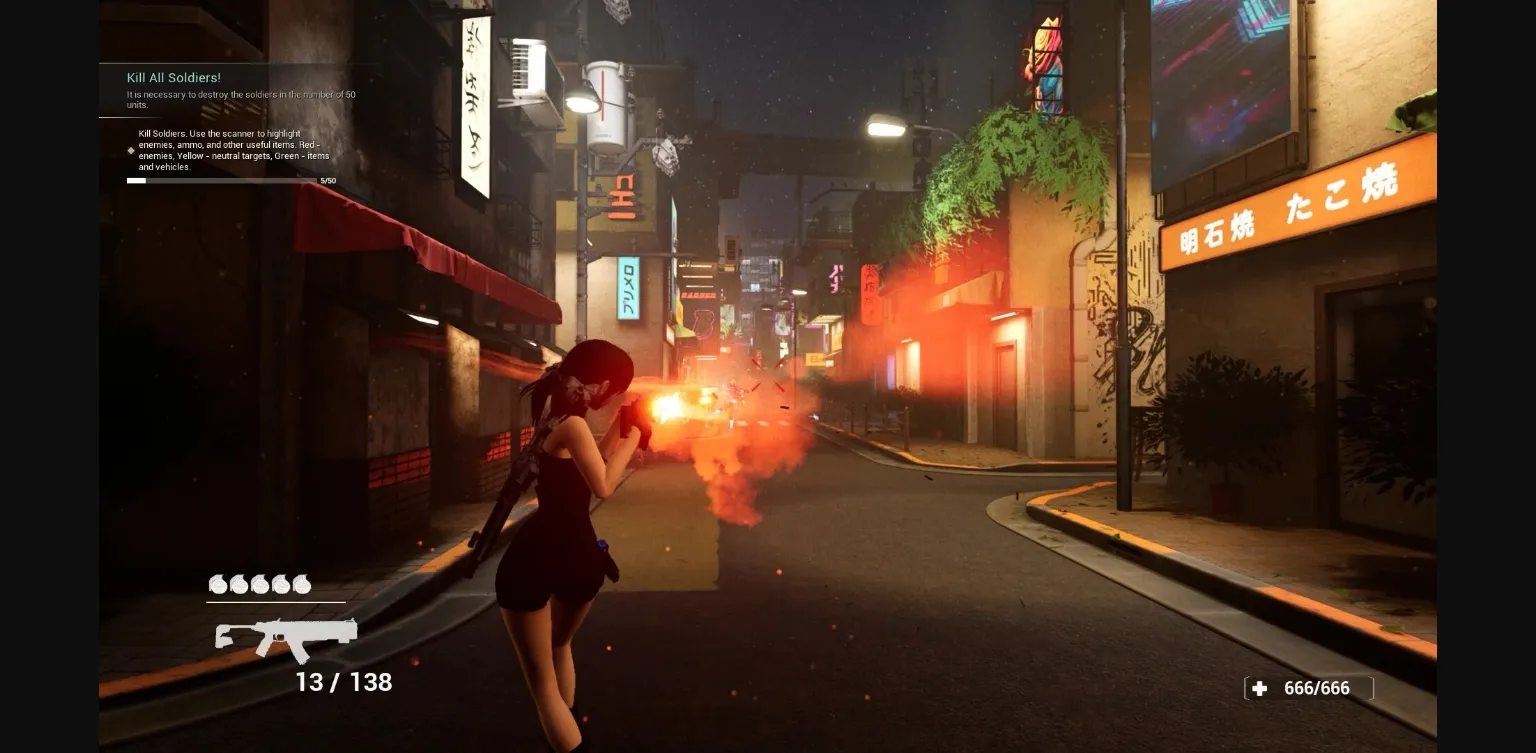
Task: Click the diamond objective marker icon
Action: 131,150
